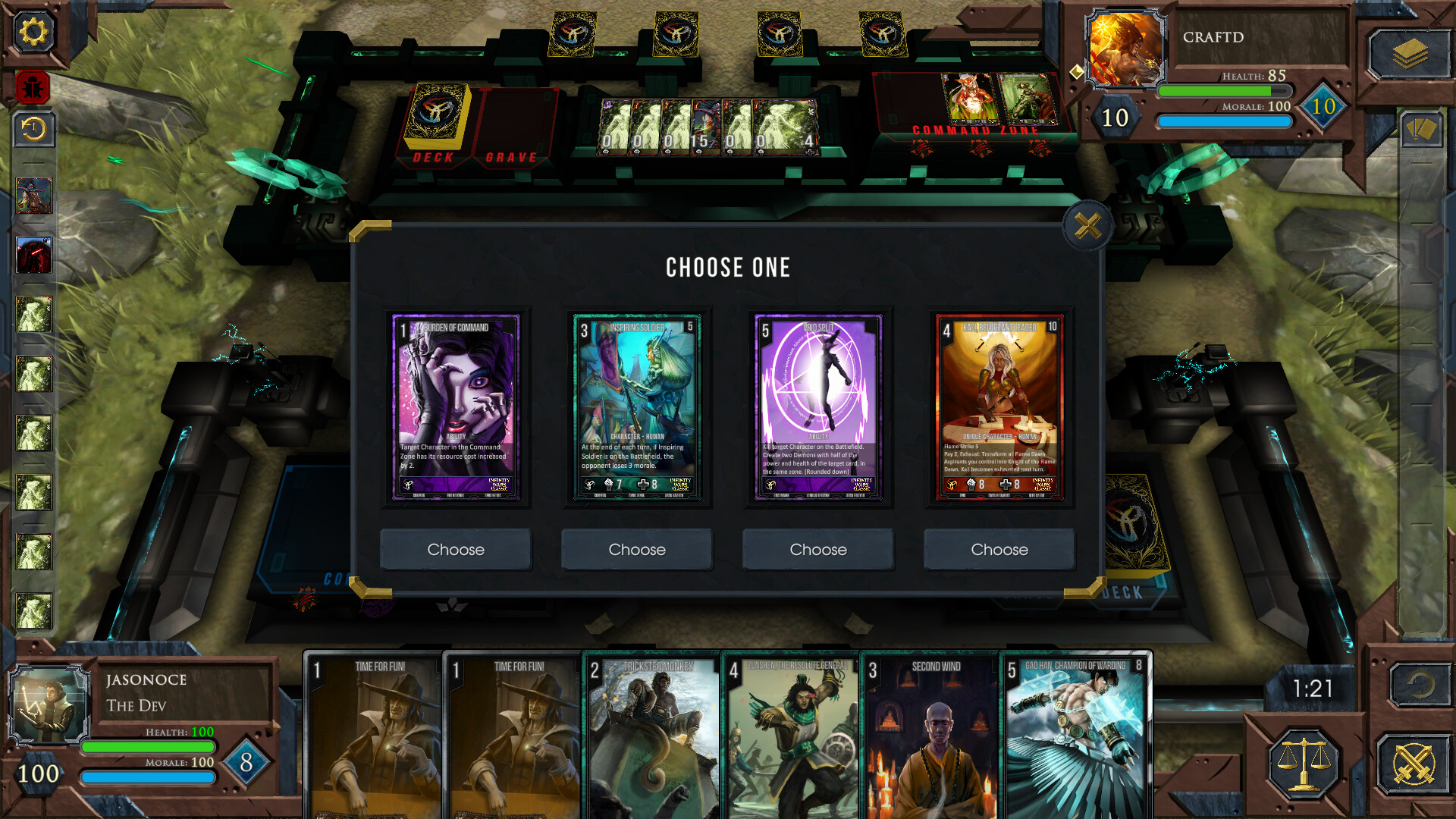
Task: Select Trickster Monkey from your hand
Action: [x=652, y=736]
